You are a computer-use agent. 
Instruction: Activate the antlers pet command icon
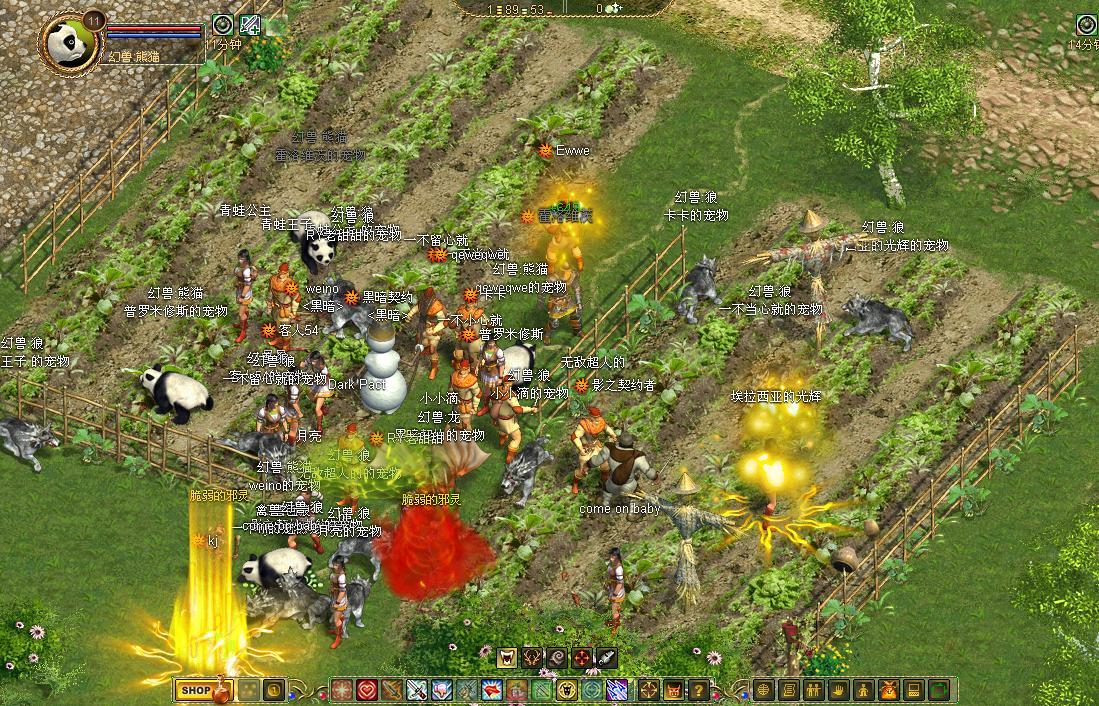(x=533, y=657)
